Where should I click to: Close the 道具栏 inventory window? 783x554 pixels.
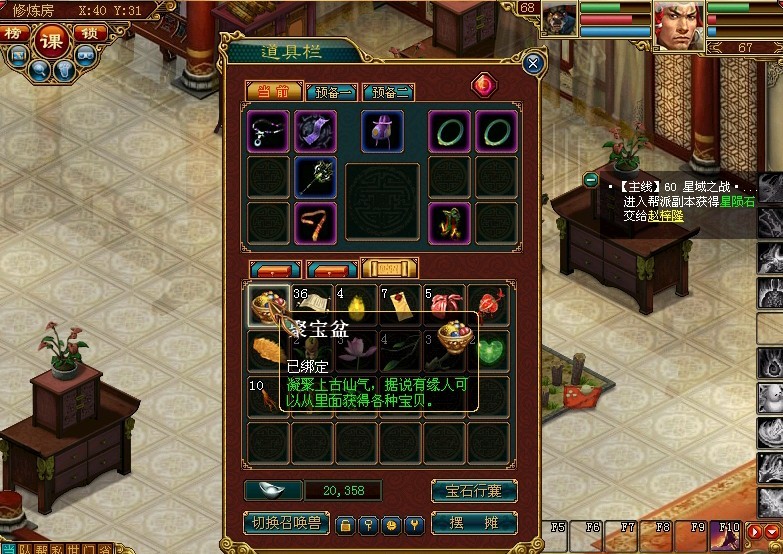pyautogui.click(x=533, y=64)
